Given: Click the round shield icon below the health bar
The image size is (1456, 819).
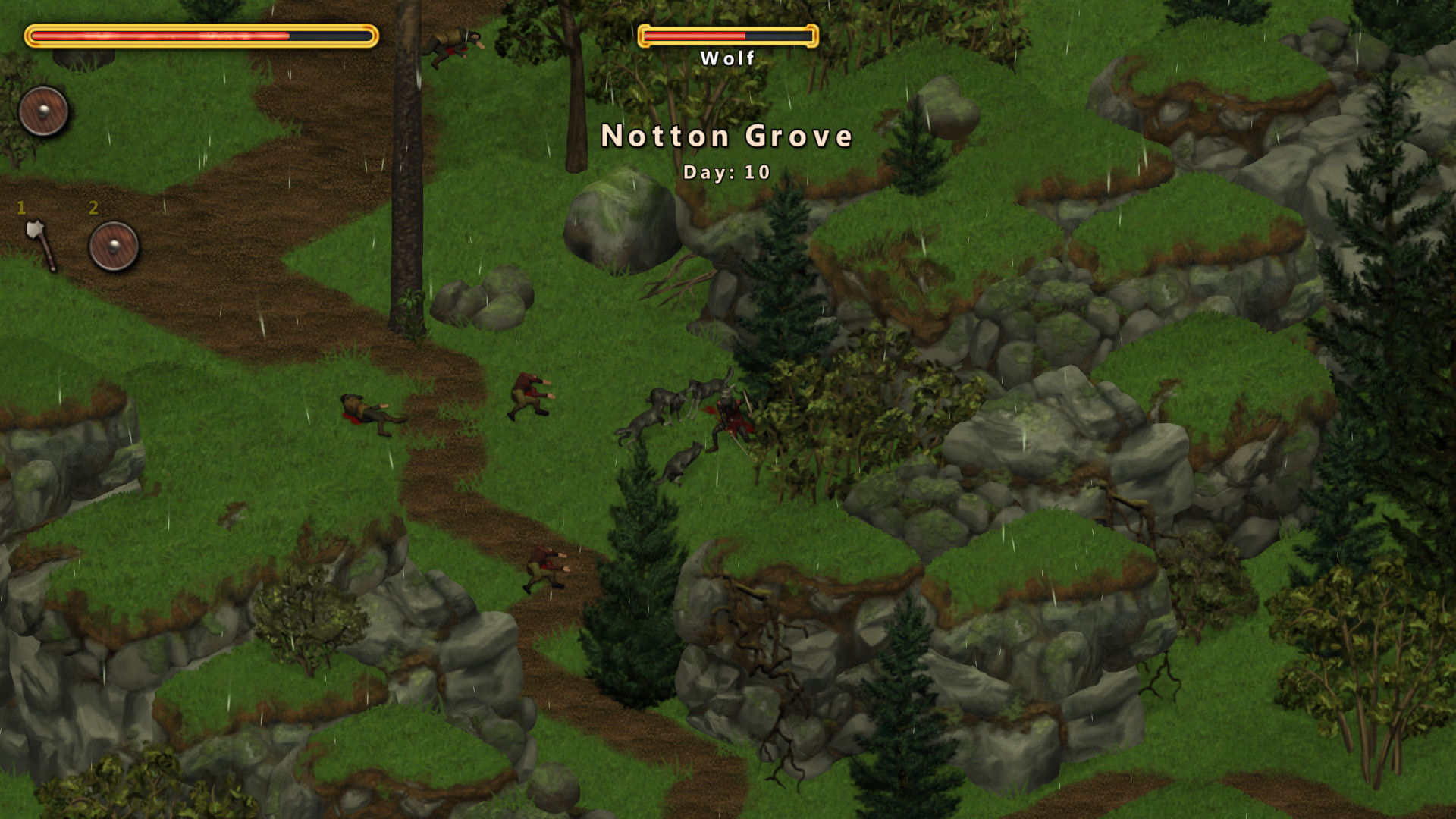Looking at the screenshot, I should [44, 111].
